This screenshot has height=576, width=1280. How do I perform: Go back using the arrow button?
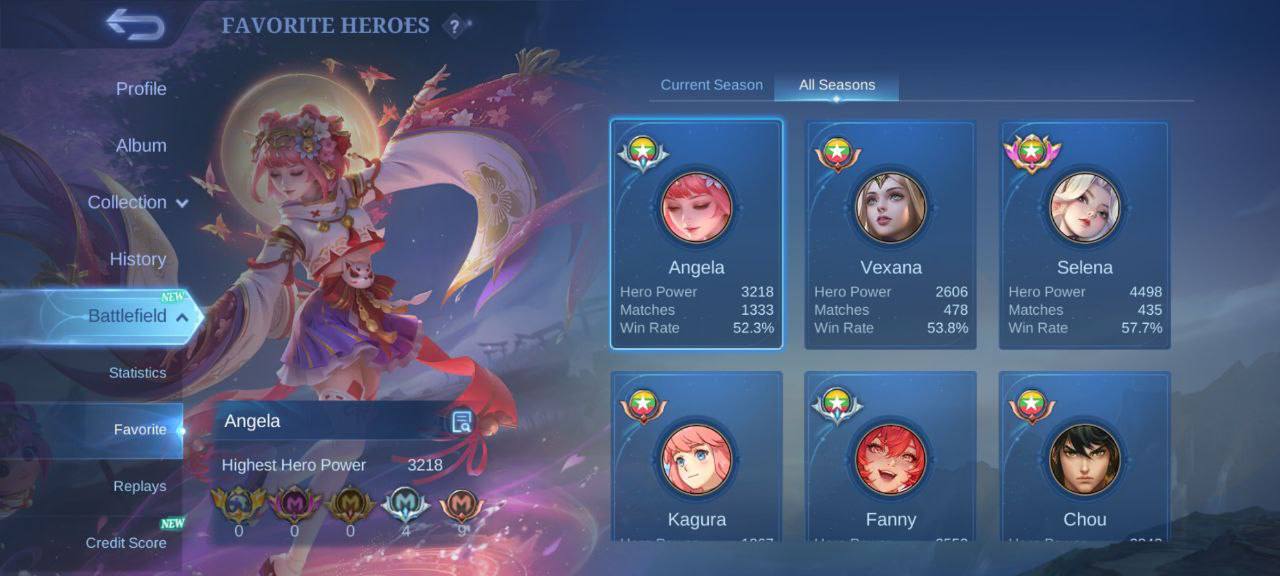coord(134,25)
